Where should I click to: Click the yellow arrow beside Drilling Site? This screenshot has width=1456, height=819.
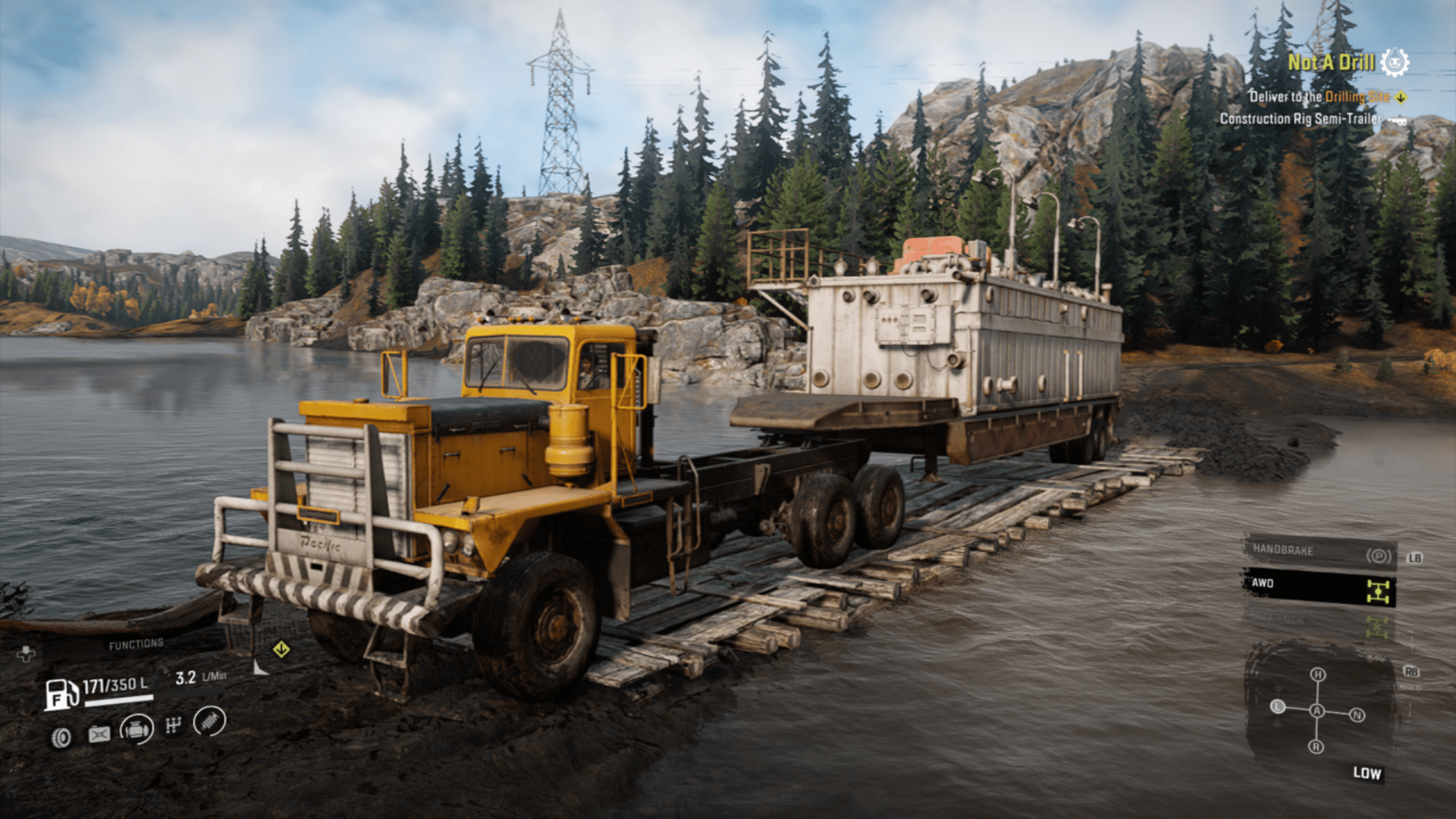pyautogui.click(x=1401, y=97)
